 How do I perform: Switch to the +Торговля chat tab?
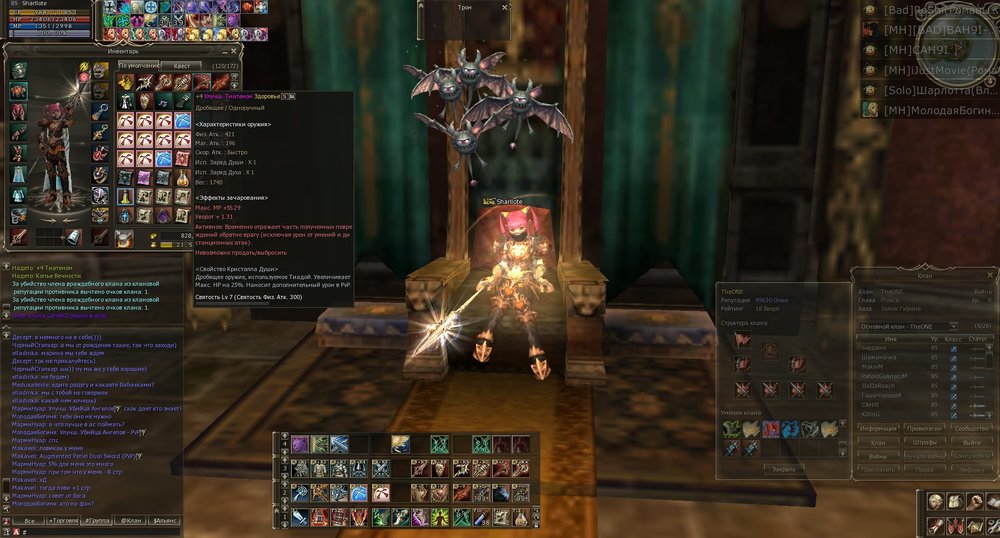[x=64, y=521]
